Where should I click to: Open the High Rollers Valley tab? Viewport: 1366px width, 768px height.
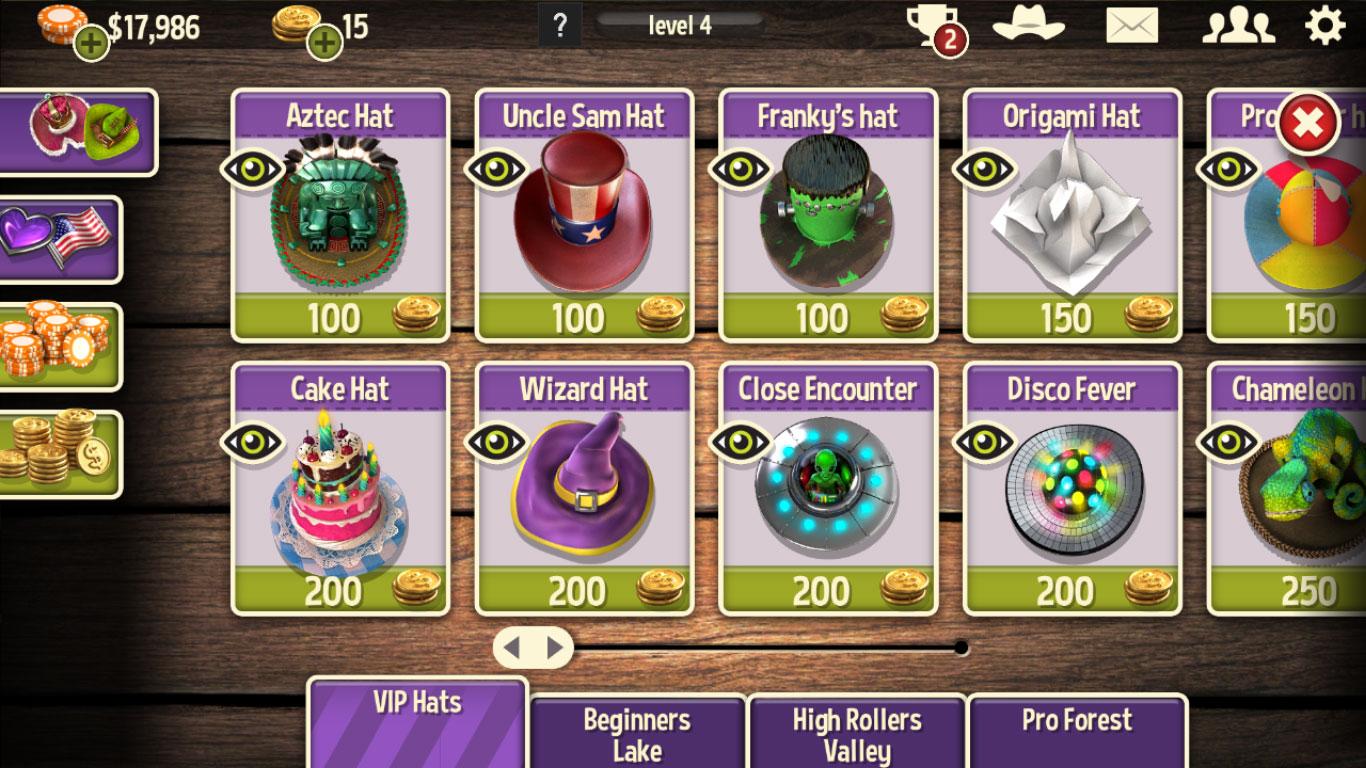(857, 733)
